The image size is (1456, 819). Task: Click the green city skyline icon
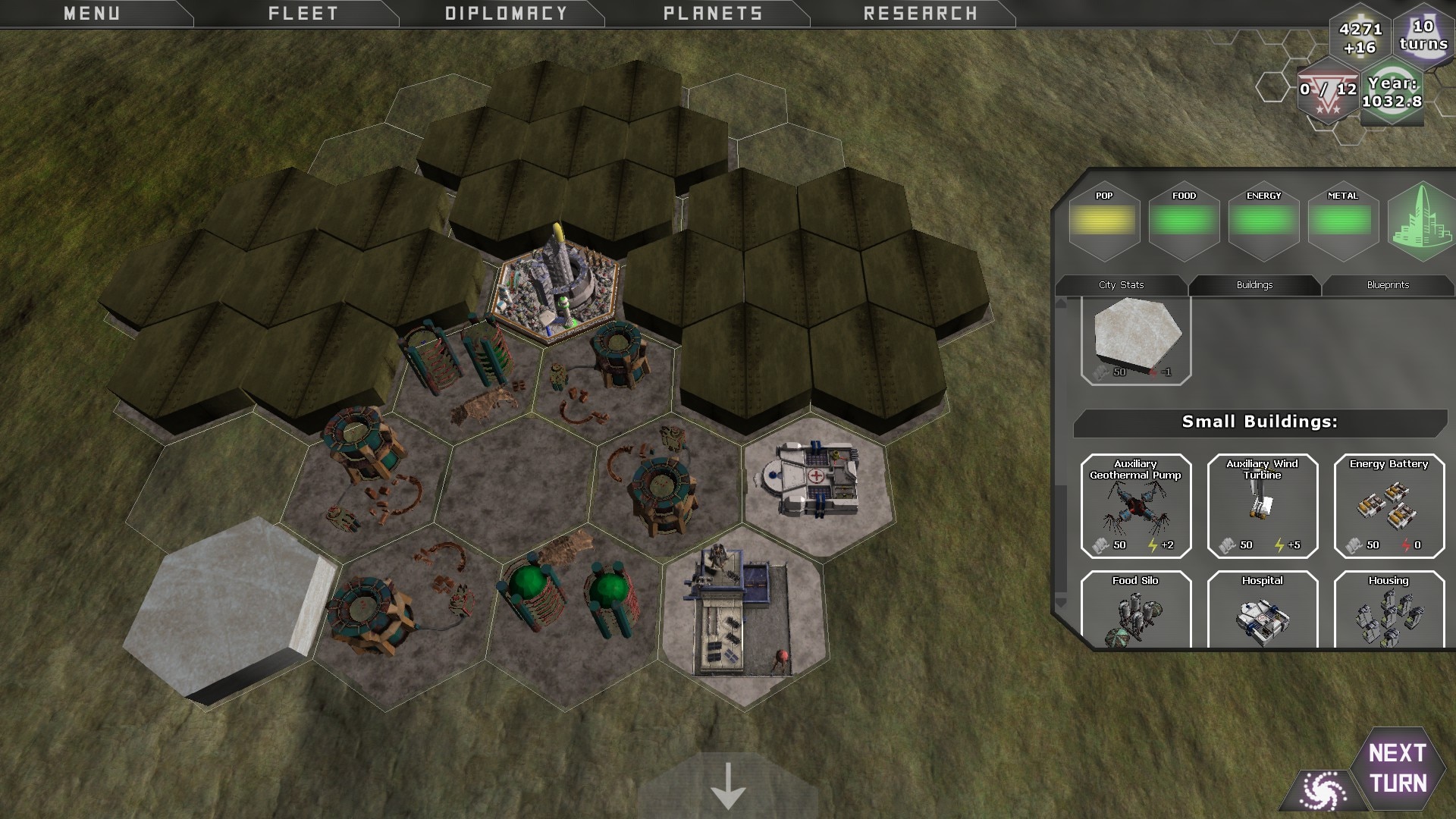click(1422, 222)
